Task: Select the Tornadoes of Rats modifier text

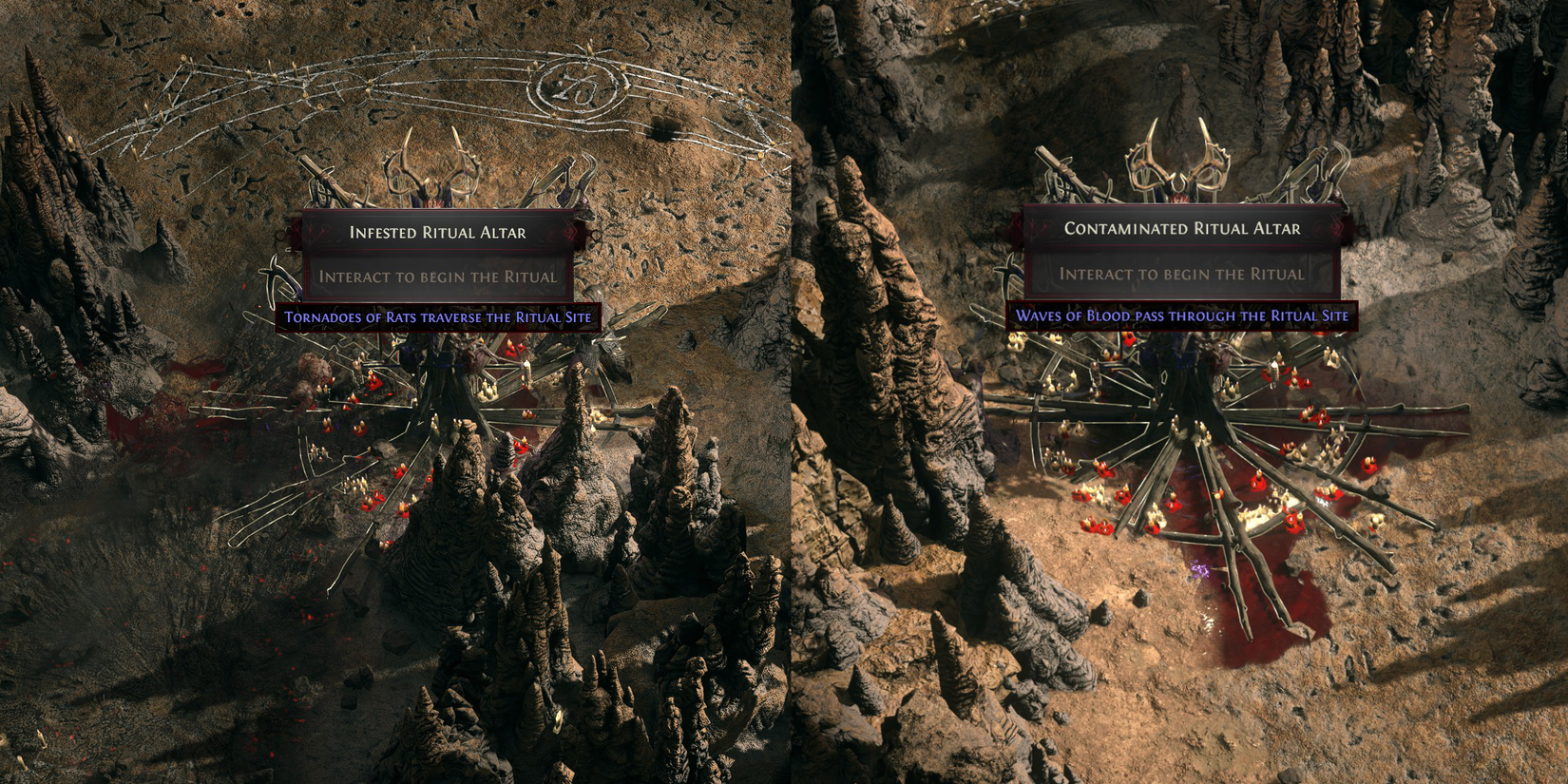Action: click(x=439, y=315)
